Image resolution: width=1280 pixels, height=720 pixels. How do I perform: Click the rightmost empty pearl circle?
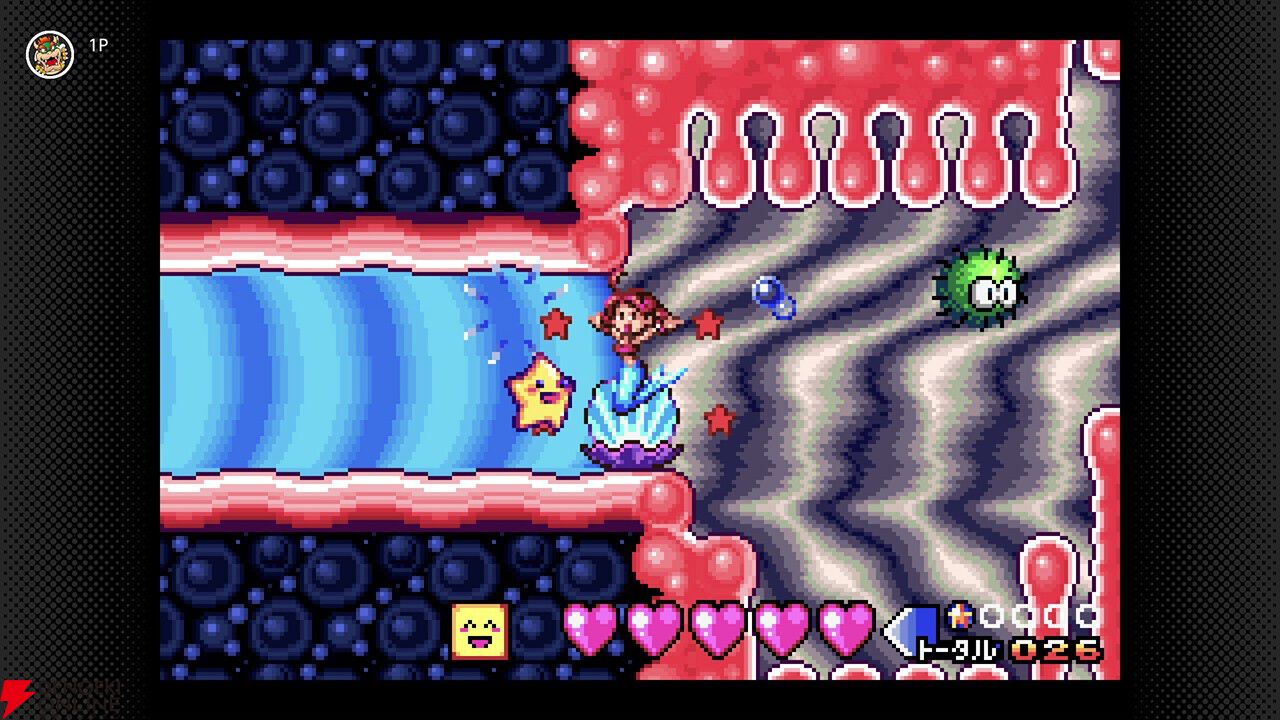tap(1086, 614)
